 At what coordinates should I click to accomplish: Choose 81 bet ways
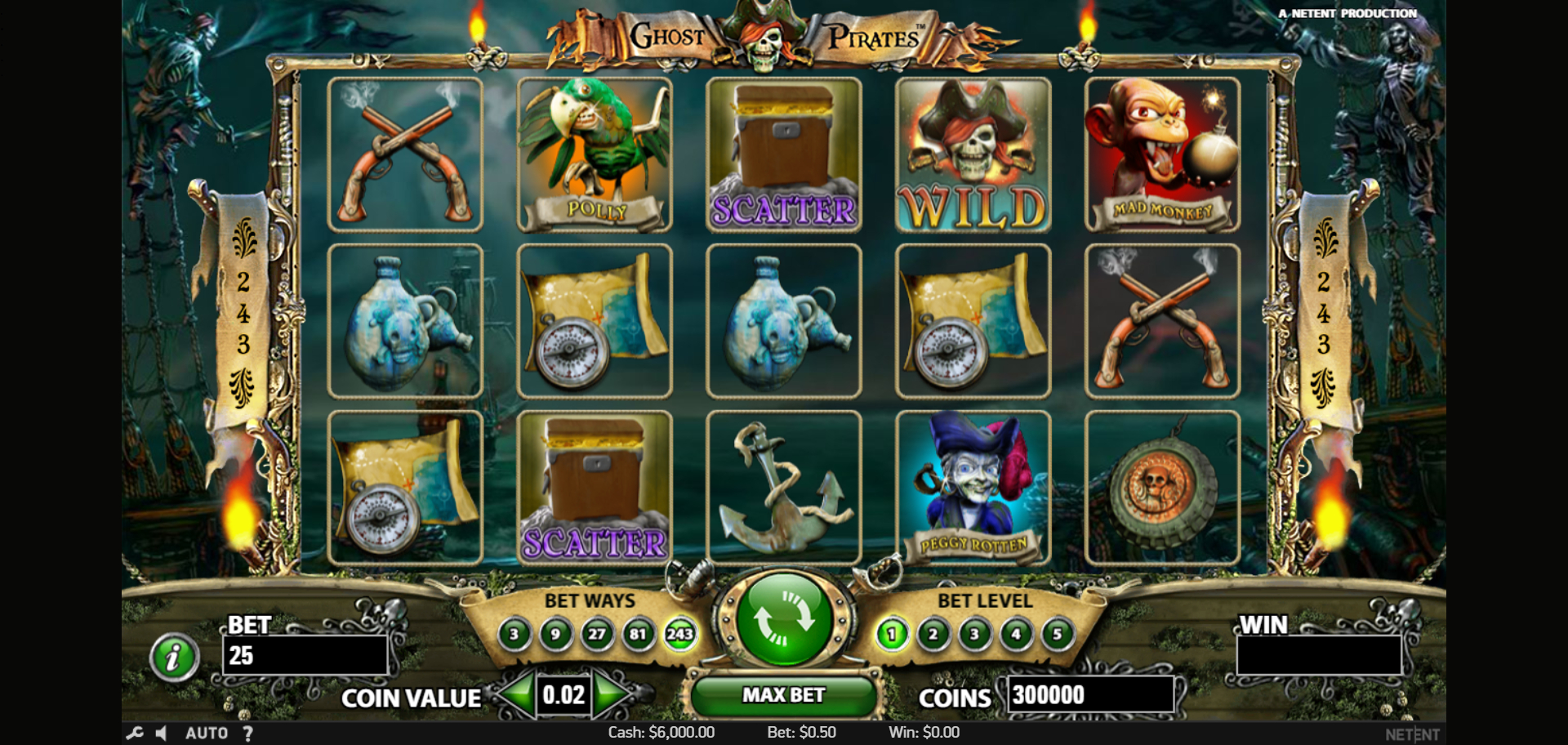(x=638, y=634)
